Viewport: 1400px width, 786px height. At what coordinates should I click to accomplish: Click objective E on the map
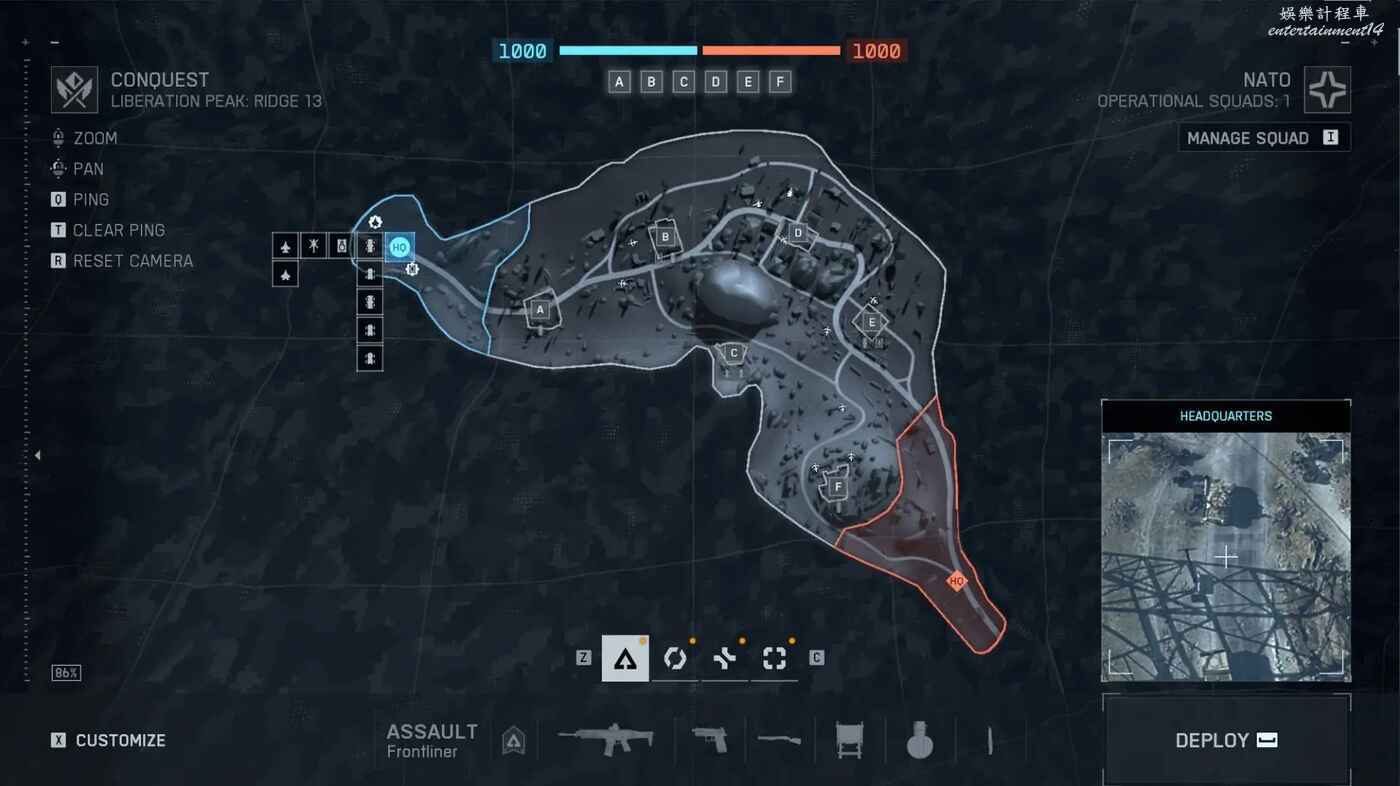872,321
